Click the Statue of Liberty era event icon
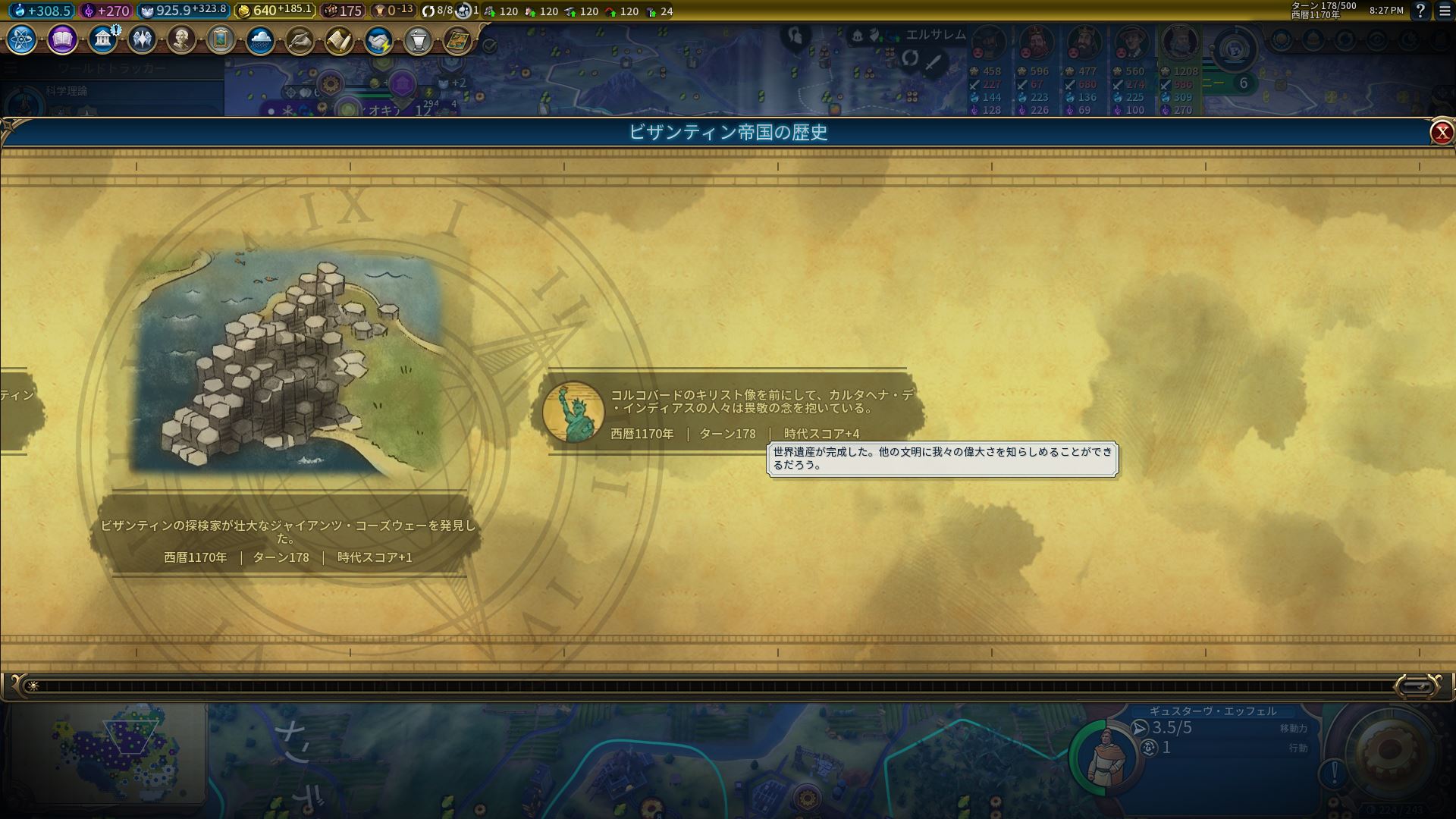1456x819 pixels. click(x=574, y=413)
